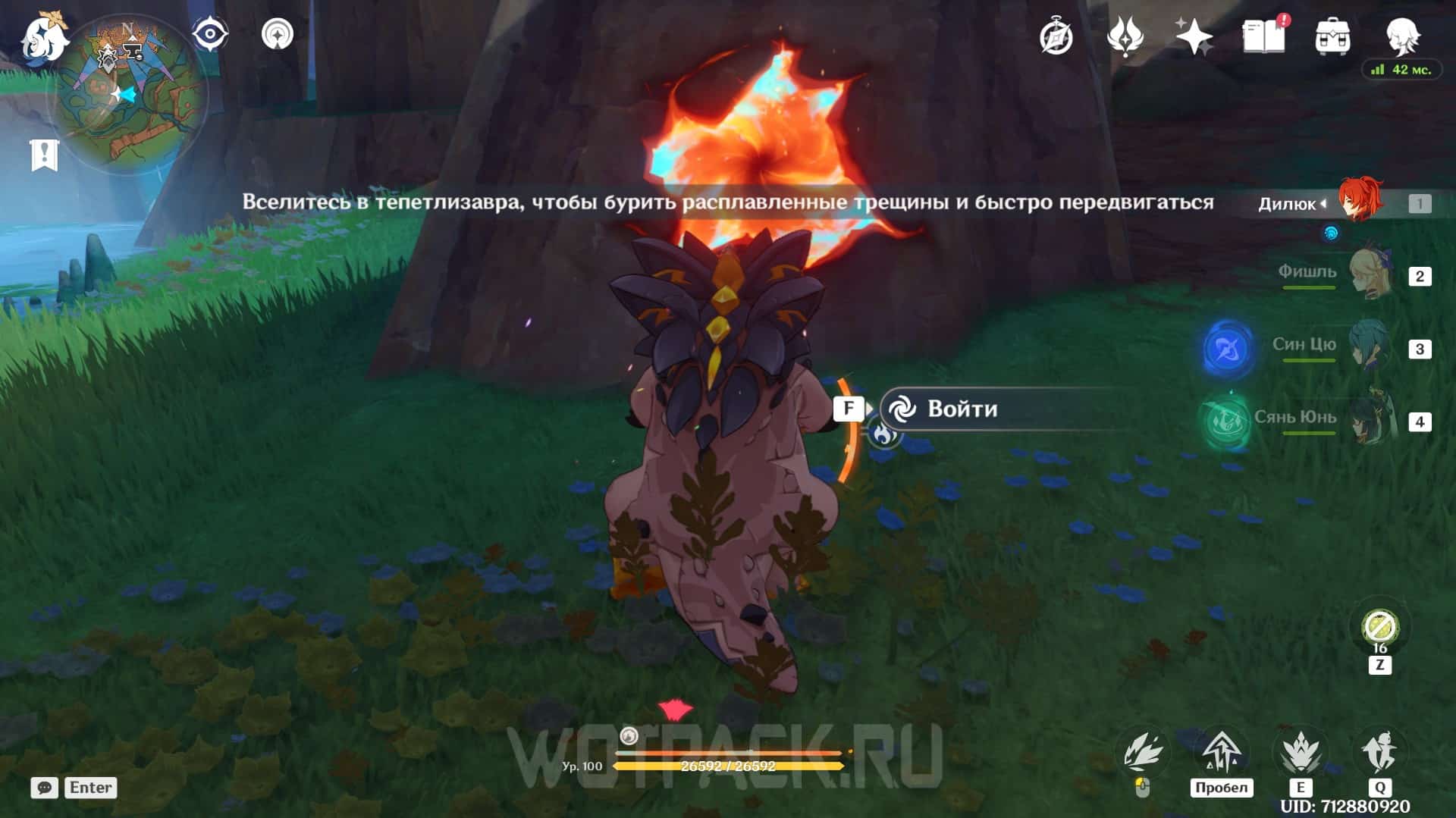Open the circular minimap

pyautogui.click(x=129, y=96)
